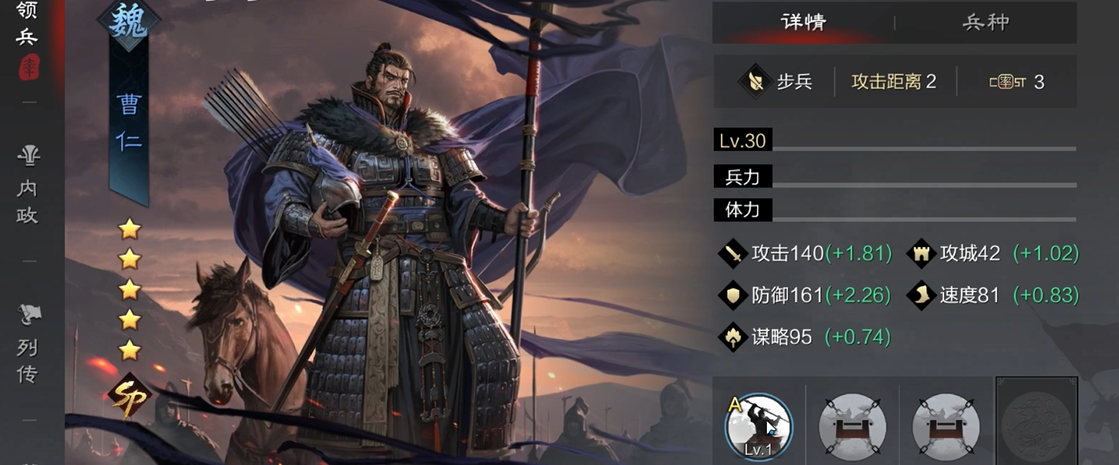Open the 内政 section in the sidebar
Screen dimensions: 1119x465
coord(28,185)
